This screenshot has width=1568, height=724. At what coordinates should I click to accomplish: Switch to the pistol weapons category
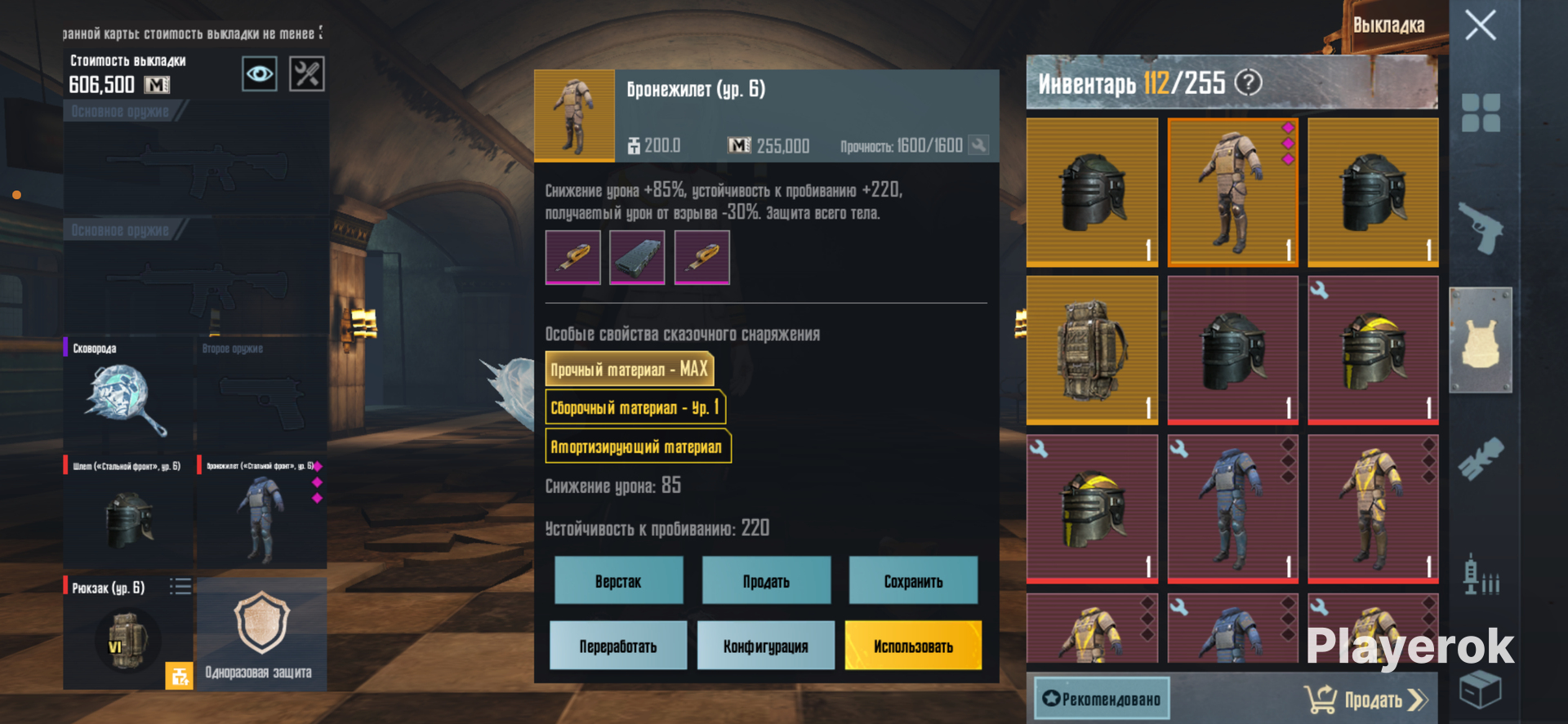click(1481, 228)
